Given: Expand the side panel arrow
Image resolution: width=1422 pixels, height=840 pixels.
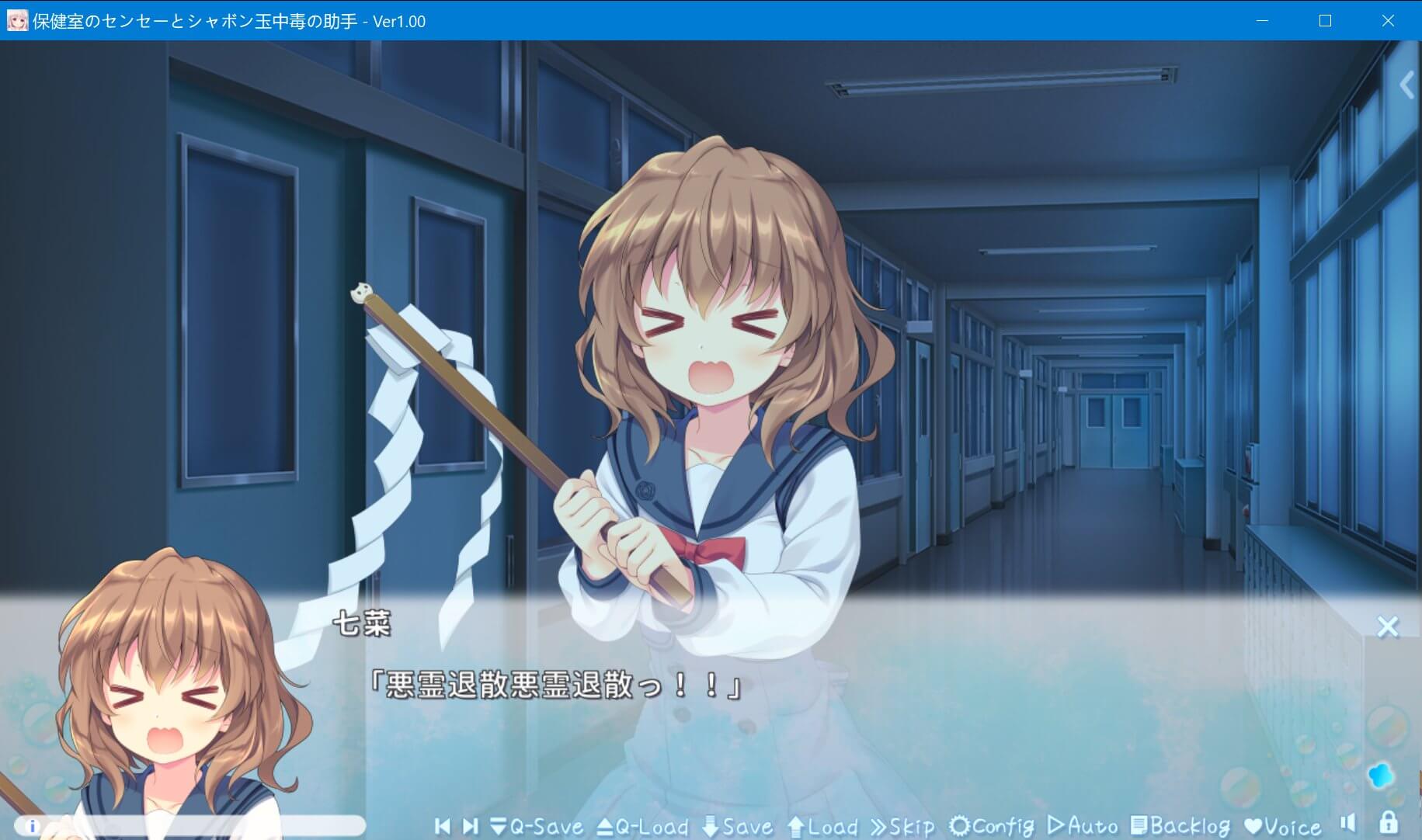Looking at the screenshot, I should (x=1406, y=85).
